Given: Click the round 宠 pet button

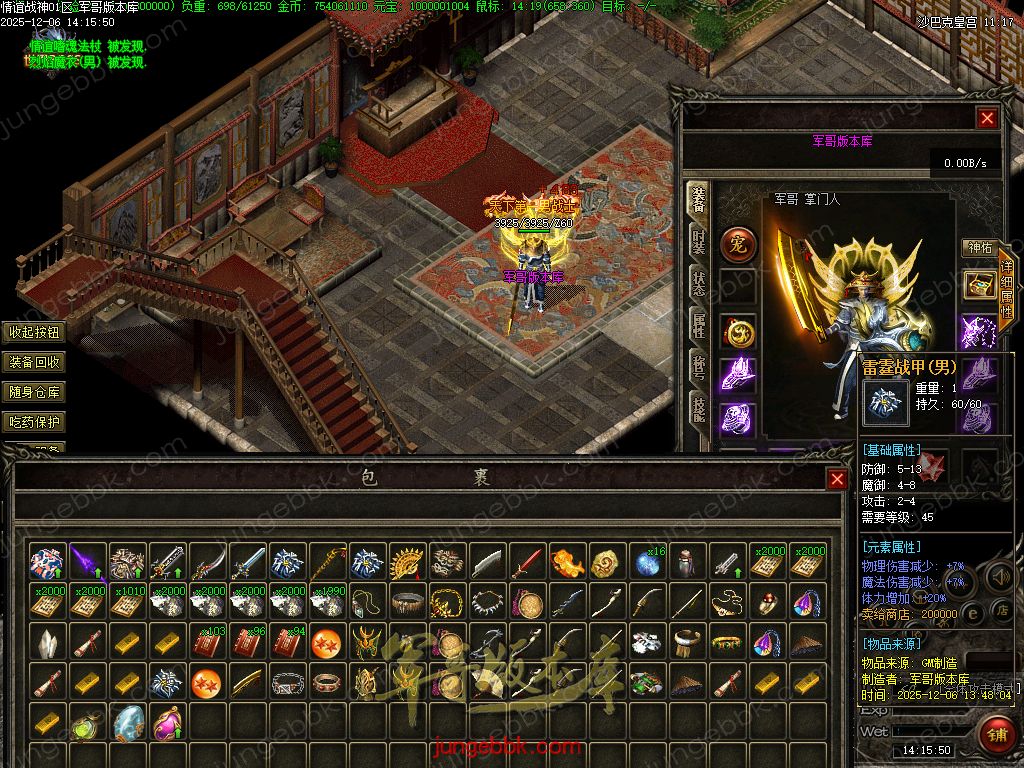Looking at the screenshot, I should coord(739,244).
